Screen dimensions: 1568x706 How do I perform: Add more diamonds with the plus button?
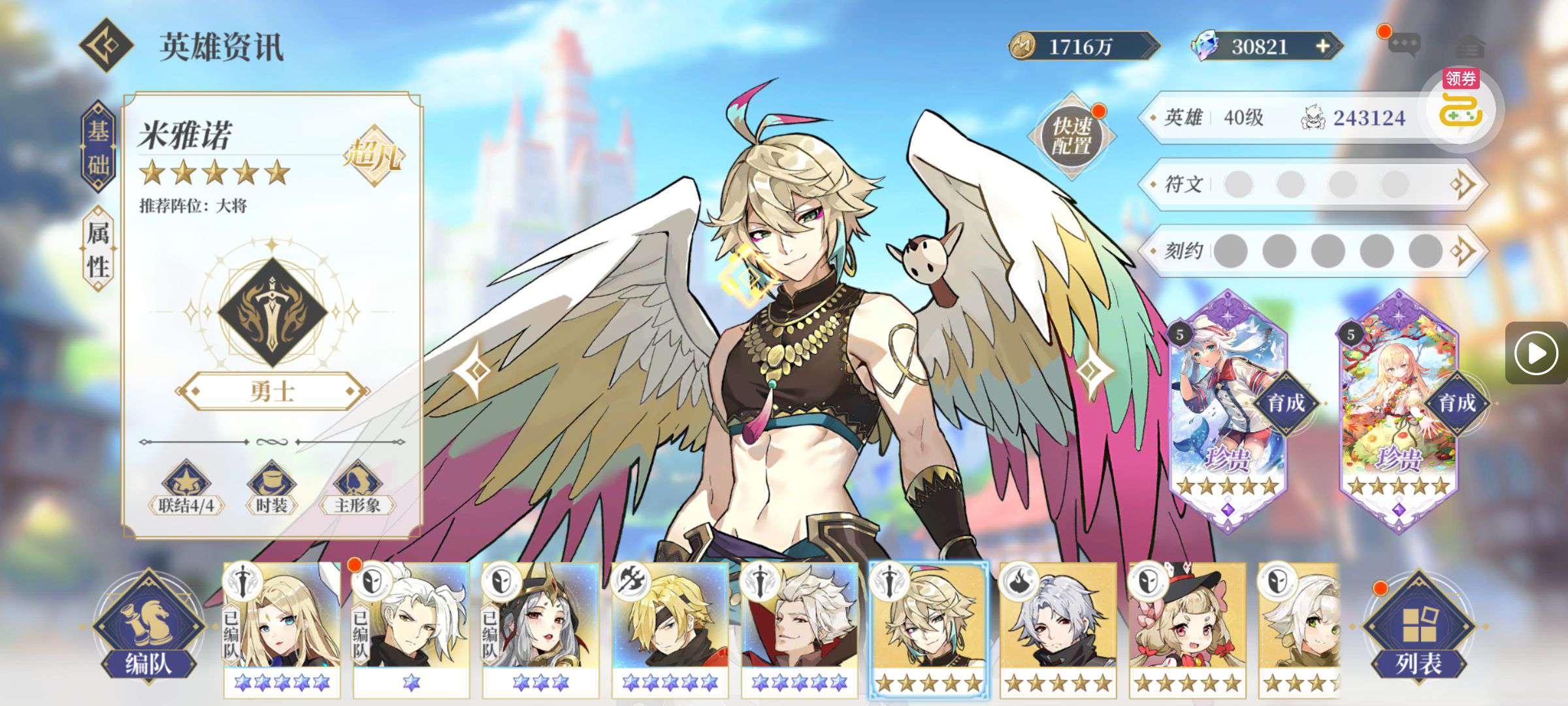pyautogui.click(x=1322, y=46)
